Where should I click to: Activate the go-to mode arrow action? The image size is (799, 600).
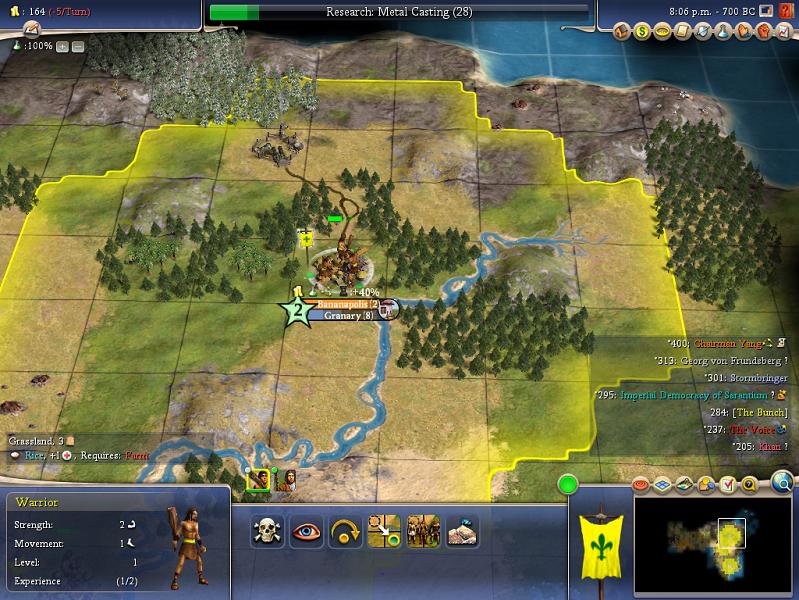pos(385,531)
